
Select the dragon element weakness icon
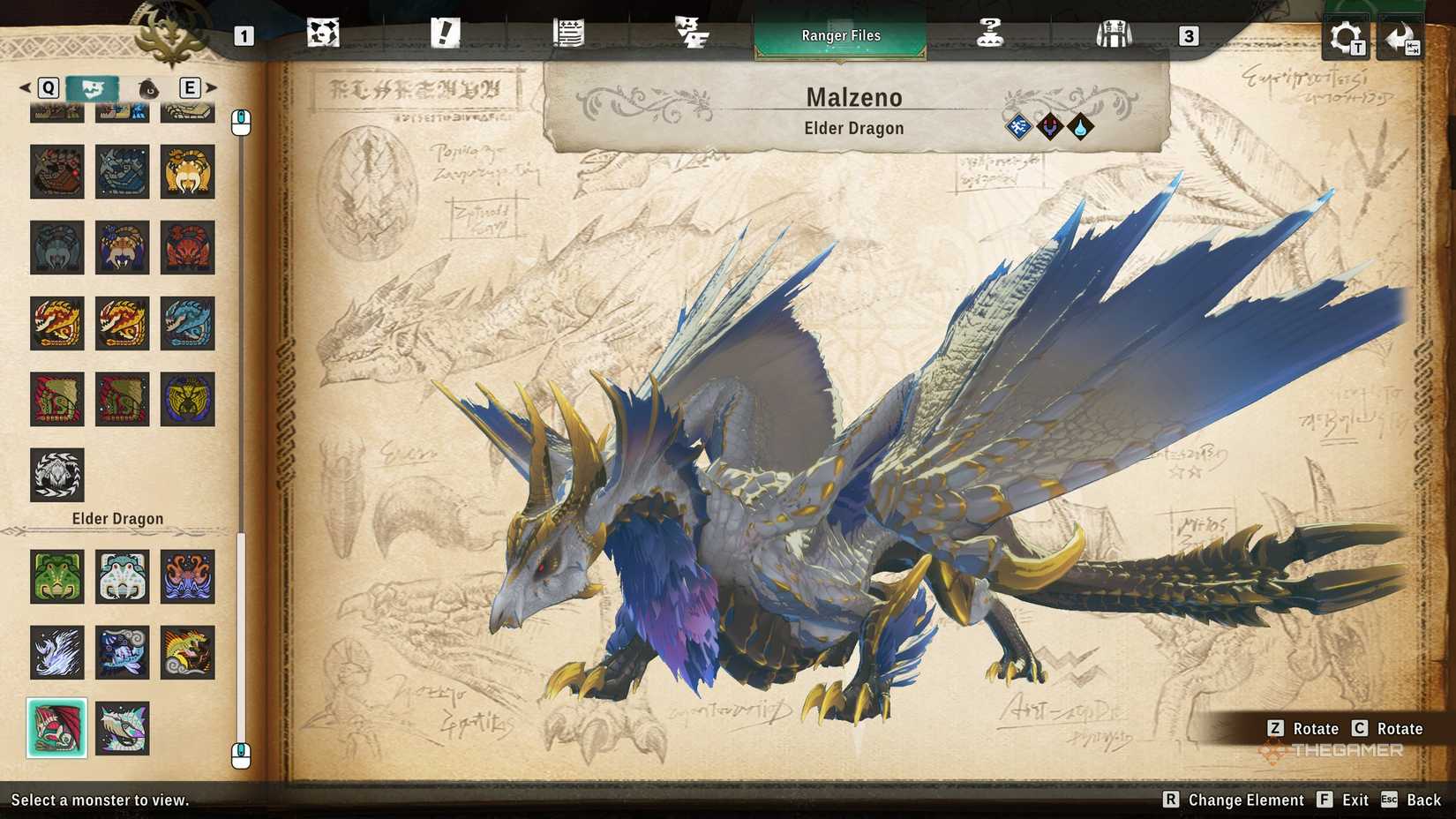click(x=1049, y=126)
